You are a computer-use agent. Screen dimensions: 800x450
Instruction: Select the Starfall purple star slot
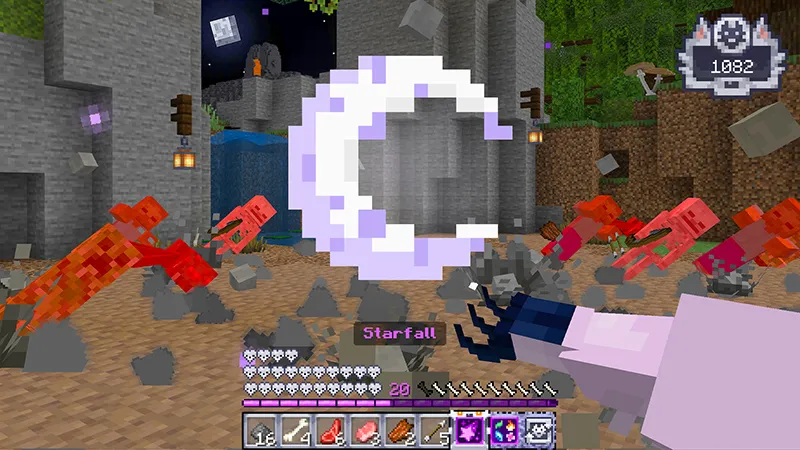(x=469, y=431)
